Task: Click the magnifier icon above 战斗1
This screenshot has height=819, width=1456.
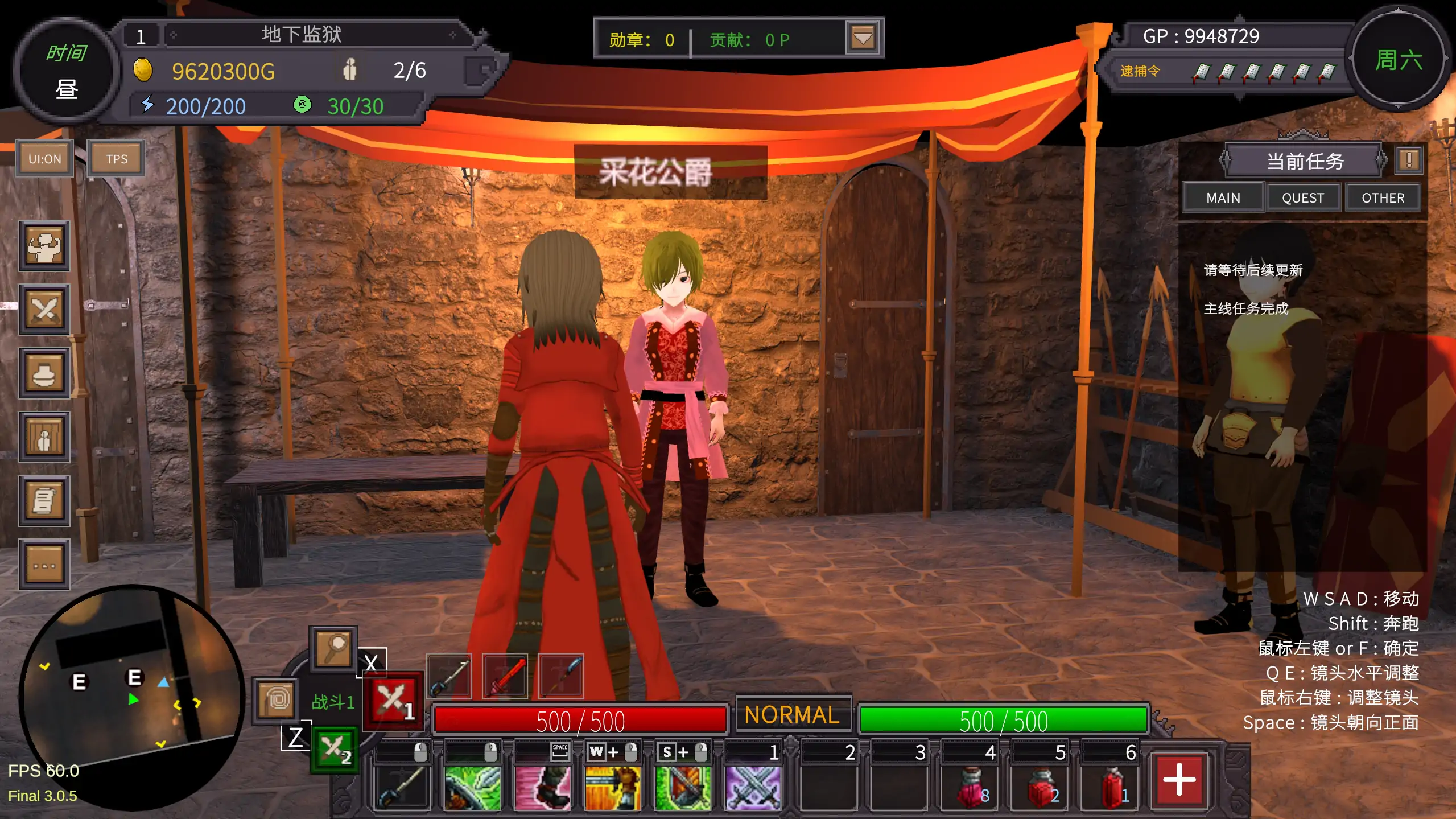Action: click(x=333, y=649)
